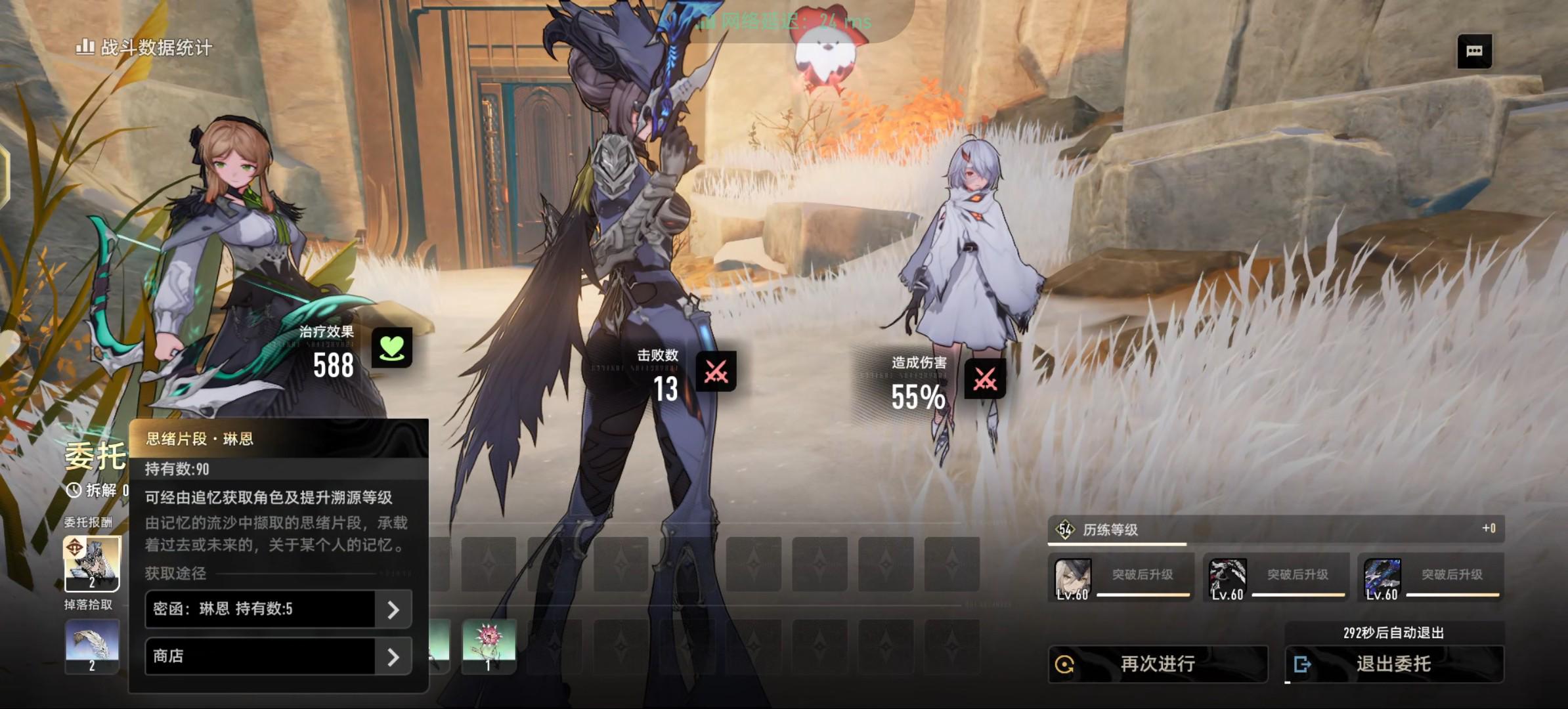Select the pink flower drop item

click(489, 646)
